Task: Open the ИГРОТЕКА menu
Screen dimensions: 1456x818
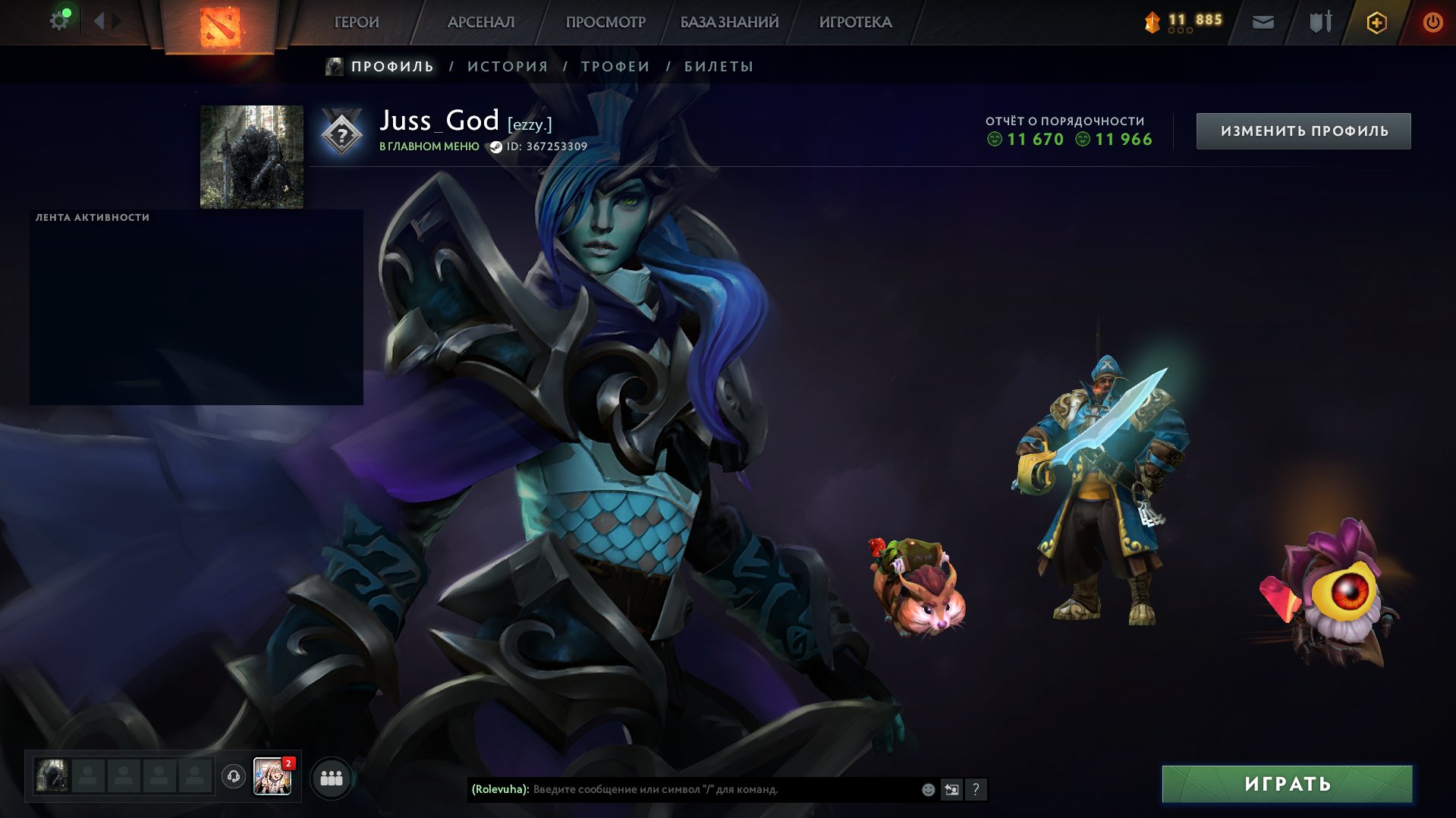Action: coord(855,23)
